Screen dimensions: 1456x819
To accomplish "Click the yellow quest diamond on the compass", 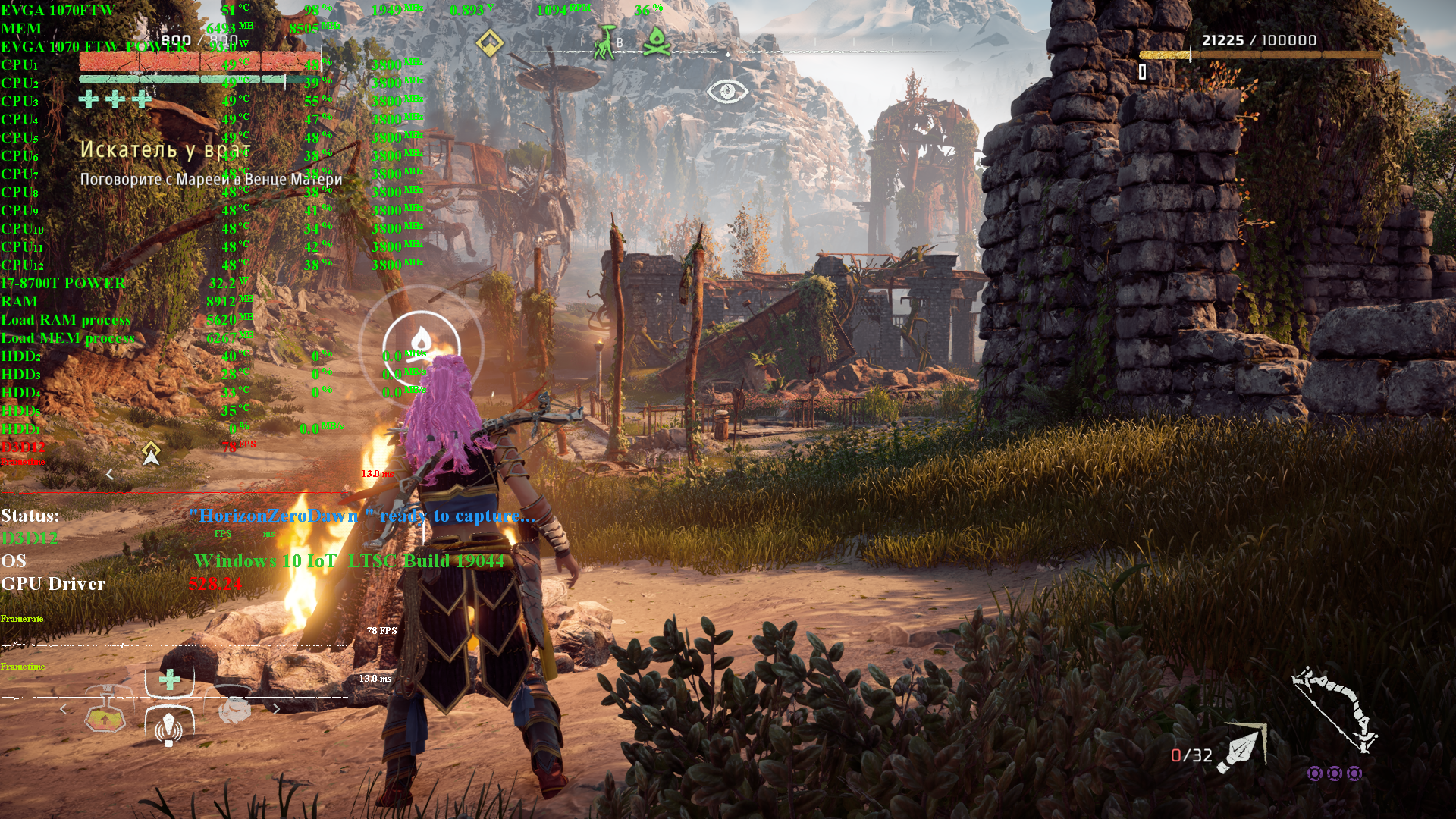I will click(490, 42).
